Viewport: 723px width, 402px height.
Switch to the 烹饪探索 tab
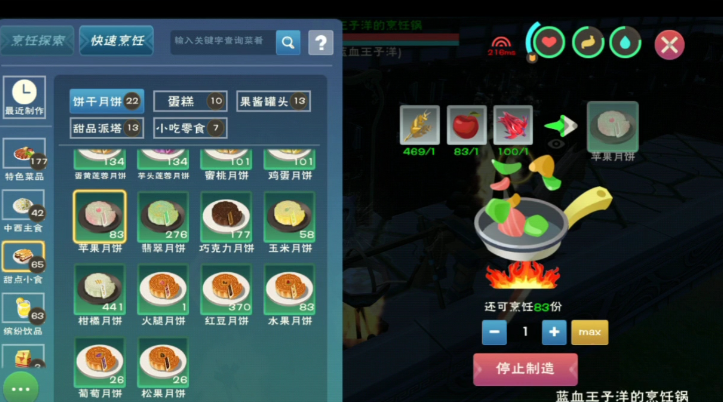click(x=38, y=41)
